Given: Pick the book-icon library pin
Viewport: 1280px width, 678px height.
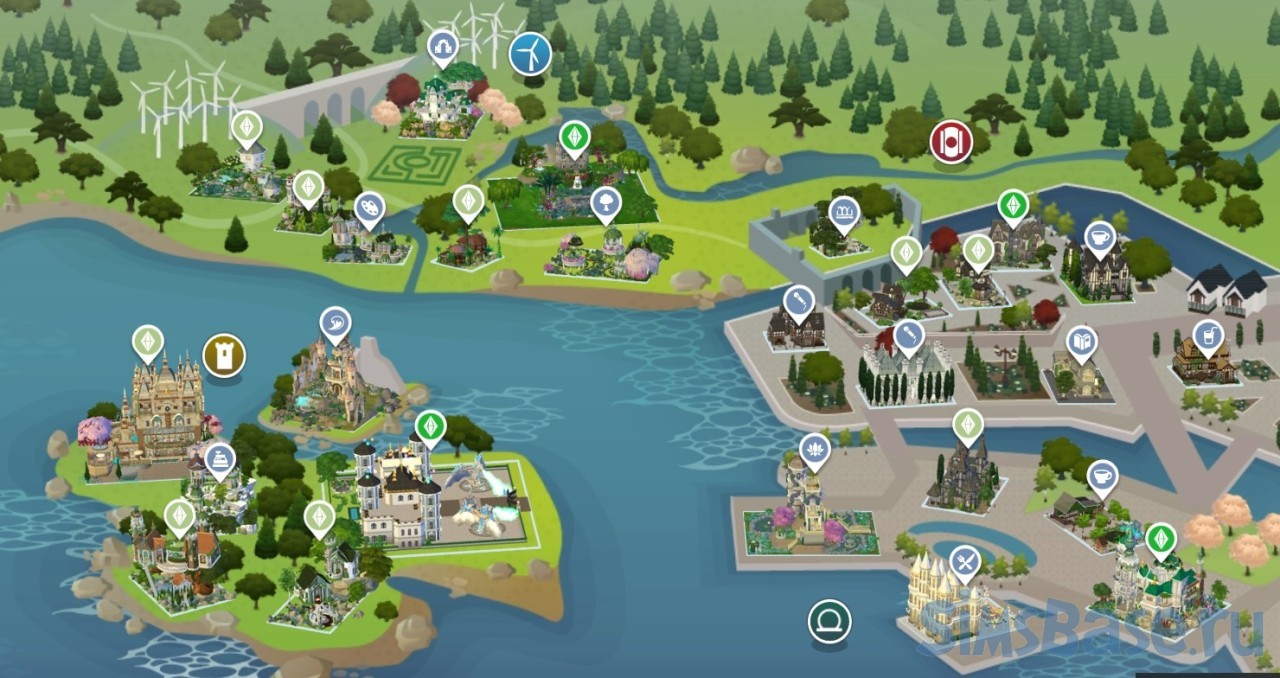Looking at the screenshot, I should click(1081, 342).
